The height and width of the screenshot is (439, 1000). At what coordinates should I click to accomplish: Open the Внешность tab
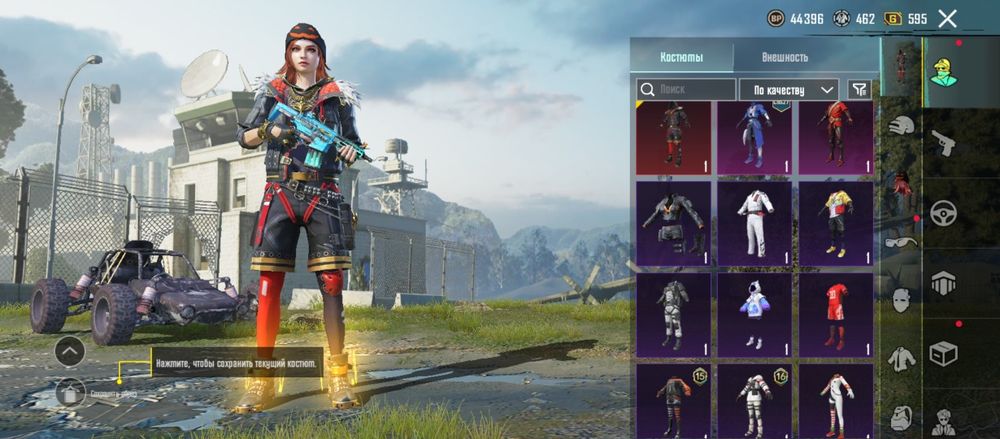pos(784,57)
